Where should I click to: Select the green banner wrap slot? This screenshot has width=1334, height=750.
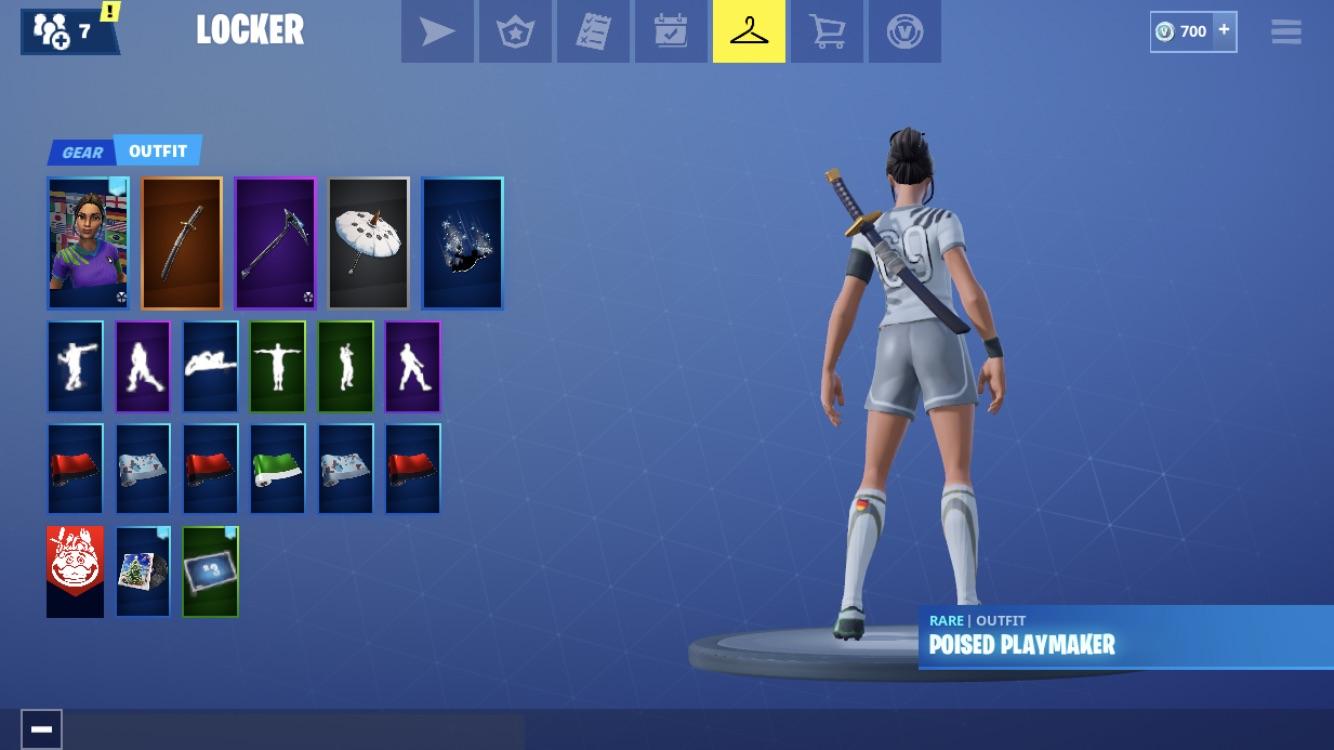click(x=276, y=468)
